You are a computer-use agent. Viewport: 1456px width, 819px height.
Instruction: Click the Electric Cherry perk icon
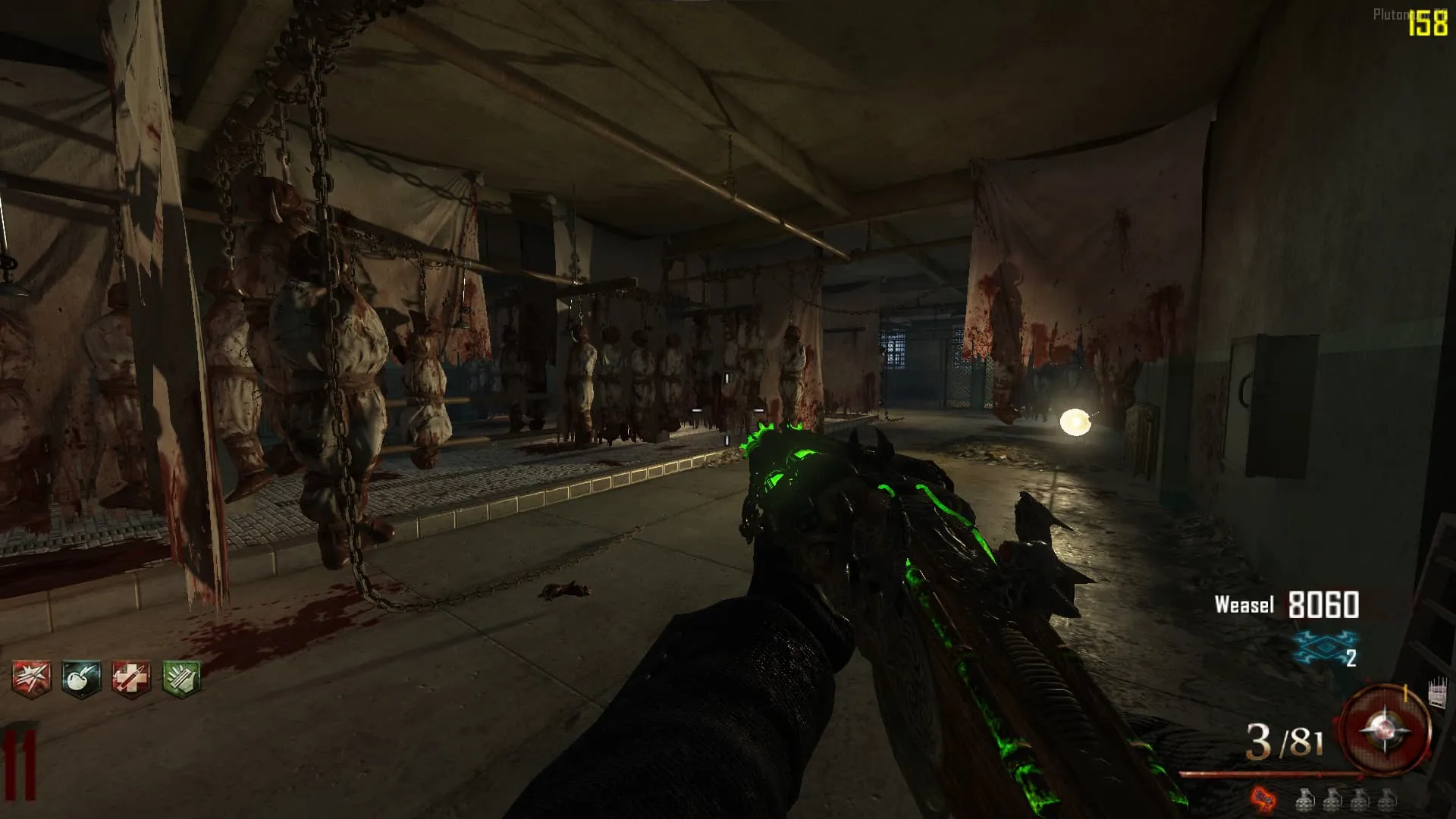click(x=81, y=678)
